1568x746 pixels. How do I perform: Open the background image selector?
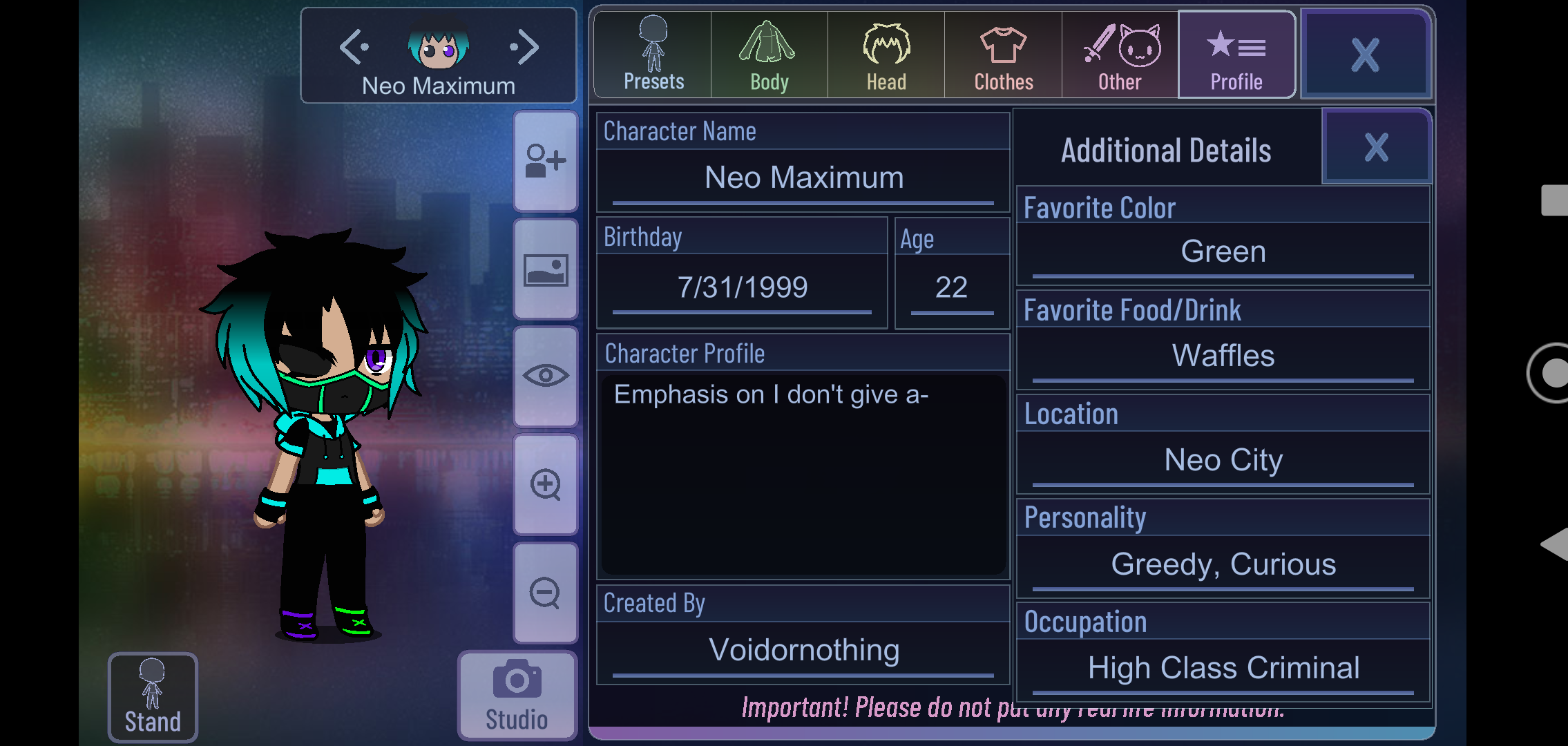[545, 269]
